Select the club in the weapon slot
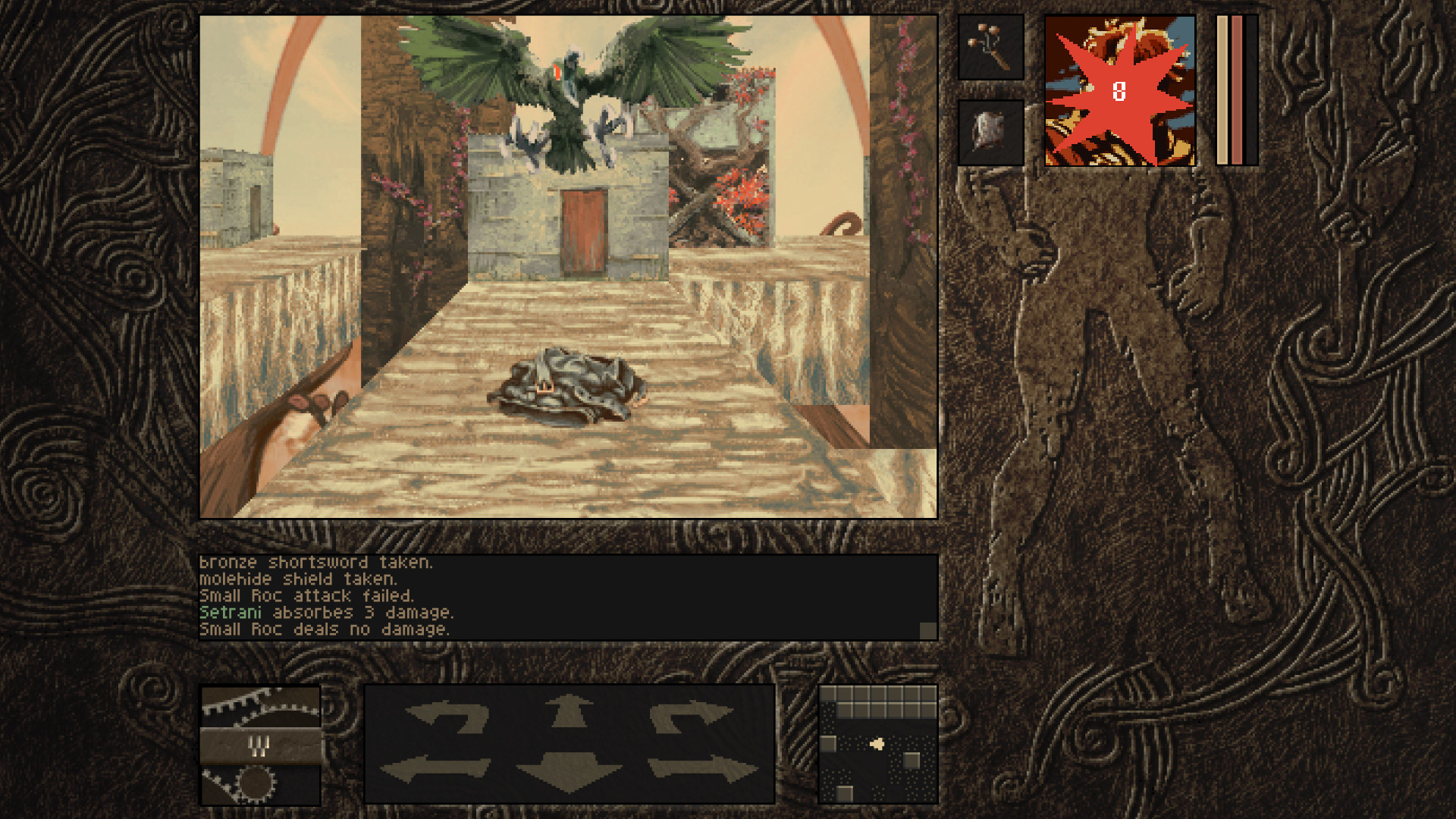 (988, 47)
